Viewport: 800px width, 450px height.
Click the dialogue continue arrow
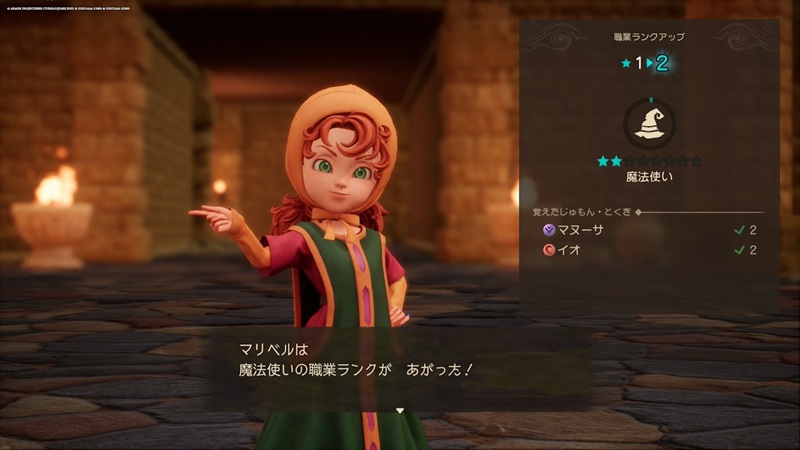click(399, 410)
